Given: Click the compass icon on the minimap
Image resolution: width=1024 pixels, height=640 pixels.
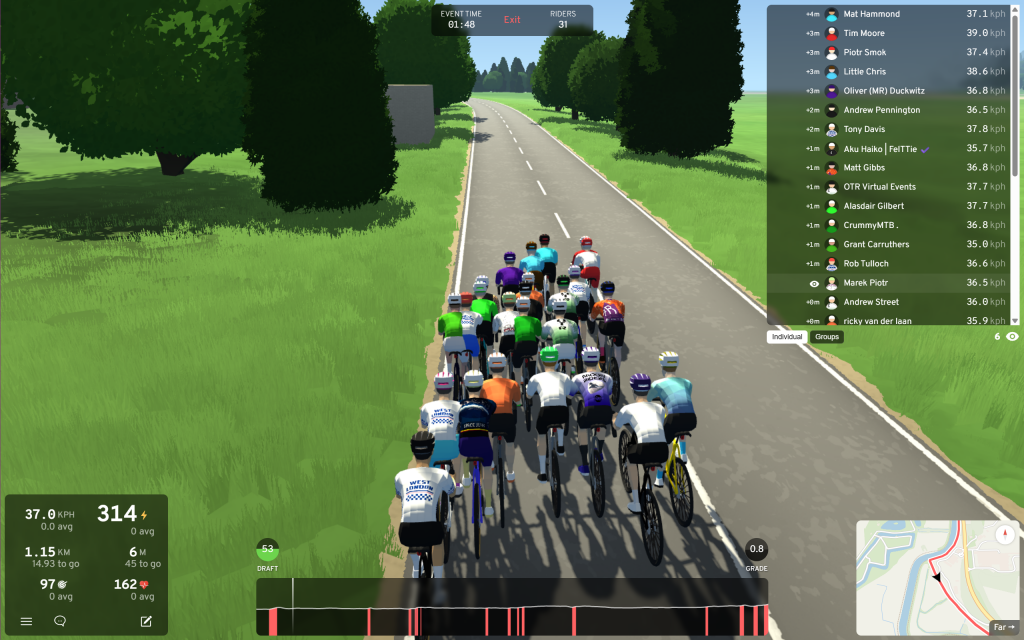Looking at the screenshot, I should click(x=1005, y=534).
